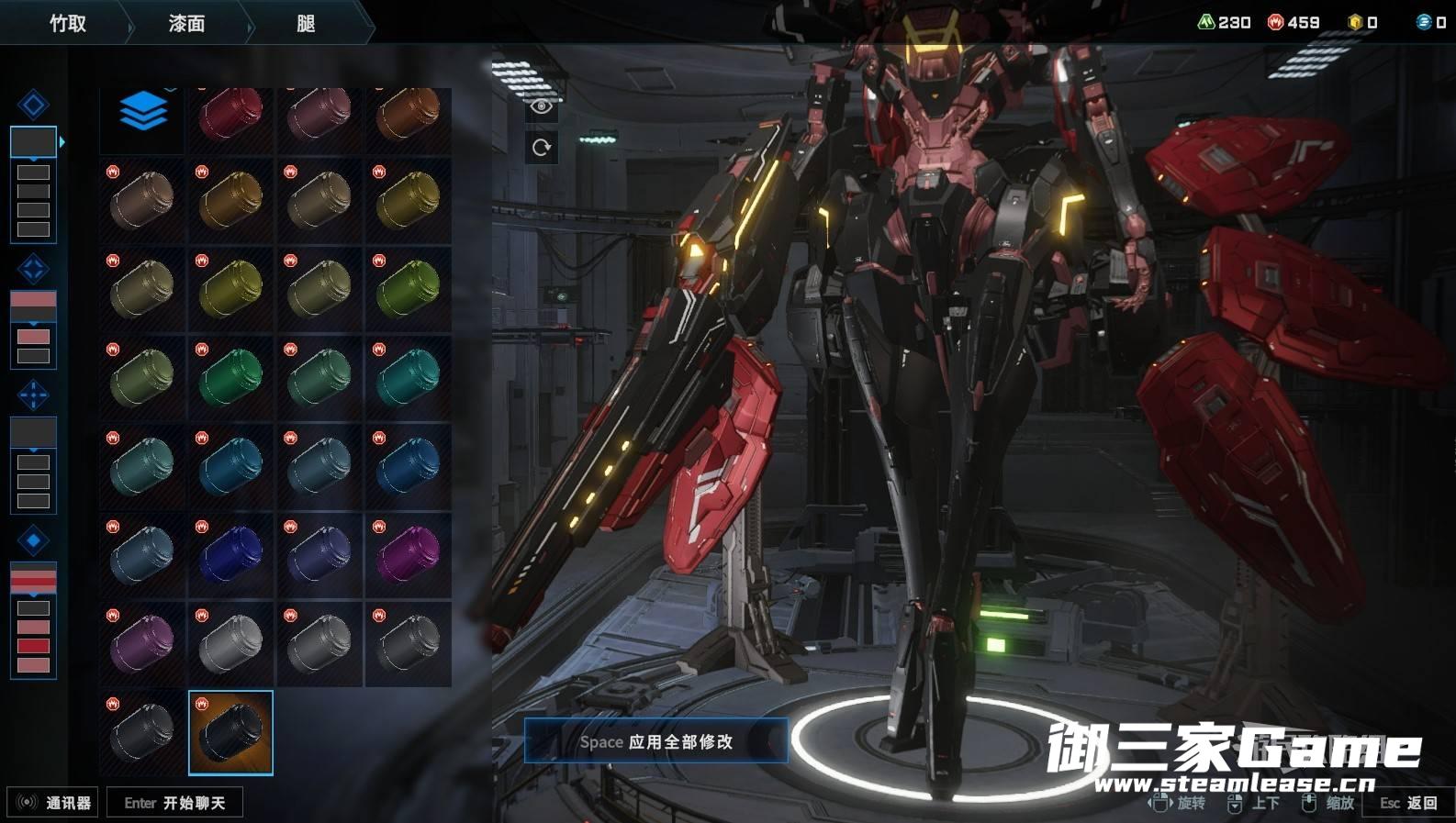The height and width of the screenshot is (823, 1456).
Task: Choose the teal cyan paint can
Action: [x=409, y=376]
